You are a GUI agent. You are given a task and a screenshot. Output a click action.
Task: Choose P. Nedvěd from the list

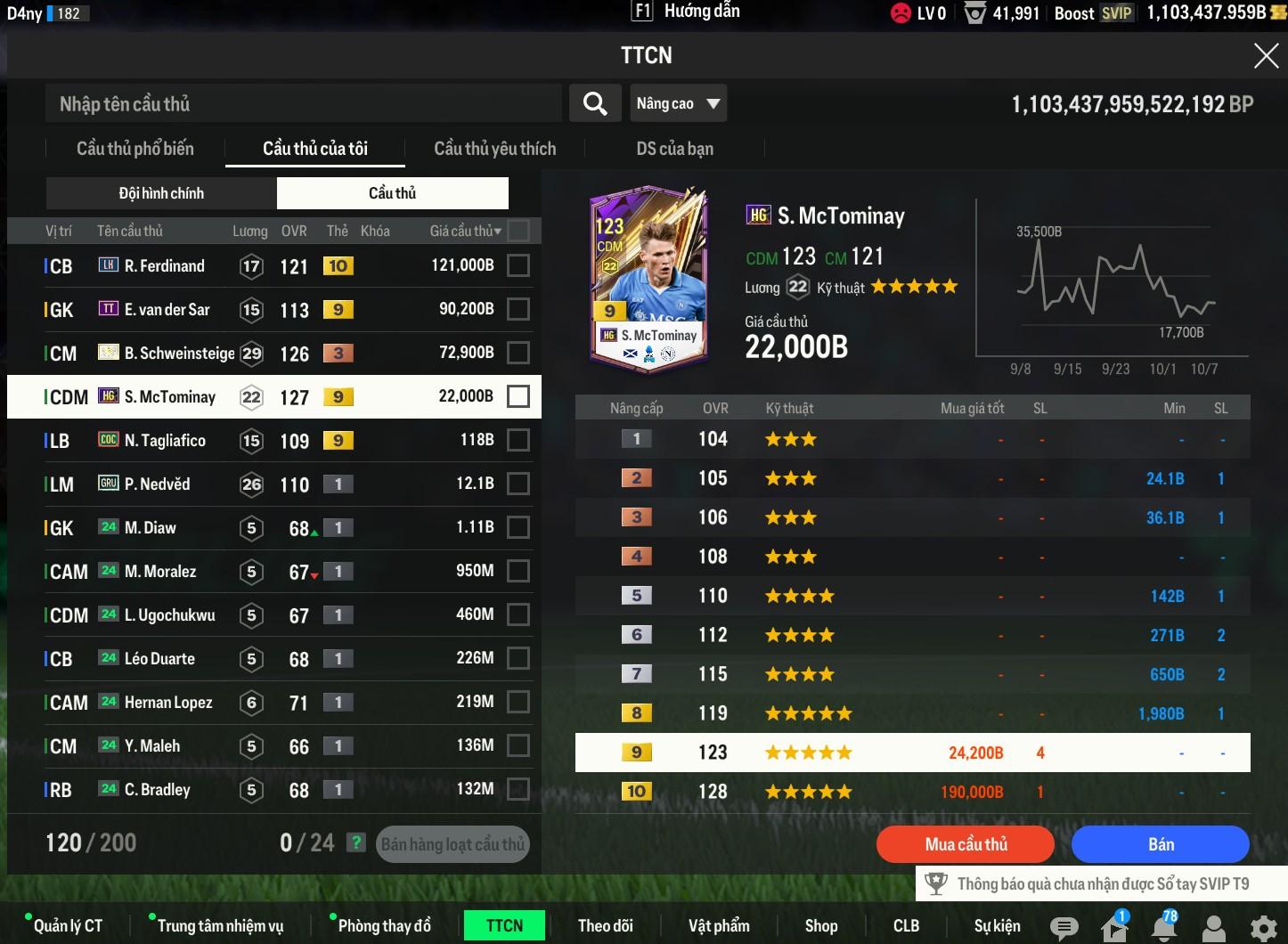(x=158, y=484)
